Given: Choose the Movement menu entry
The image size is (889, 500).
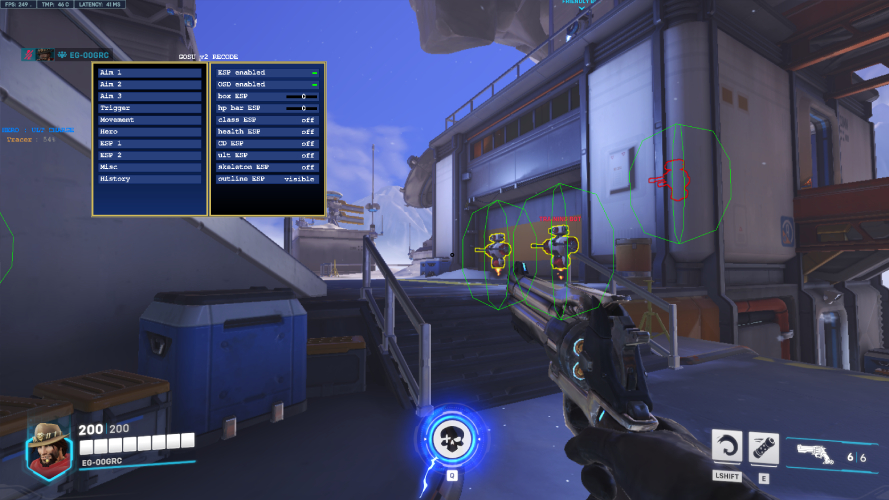Looking at the screenshot, I should click(149, 120).
